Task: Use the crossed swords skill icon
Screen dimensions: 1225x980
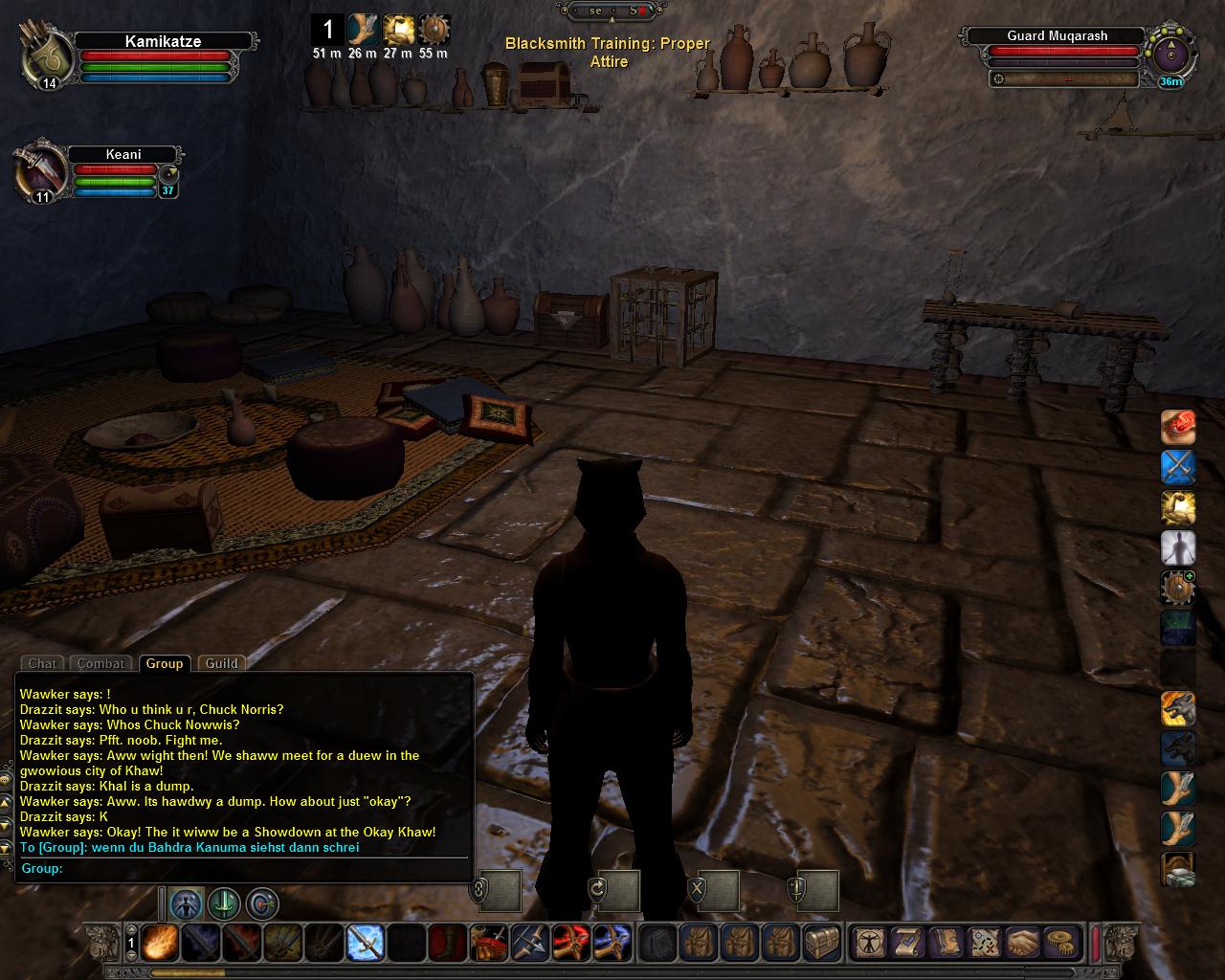Action: [x=1178, y=467]
